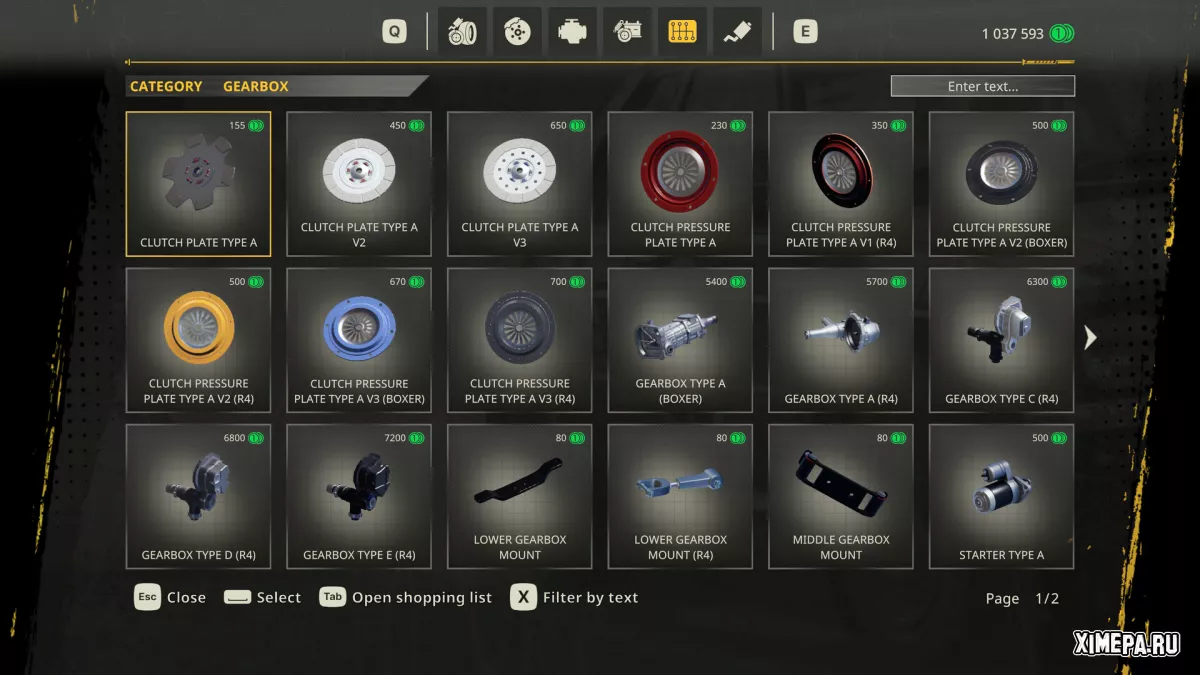Open the wheels and suspension category

point(462,32)
